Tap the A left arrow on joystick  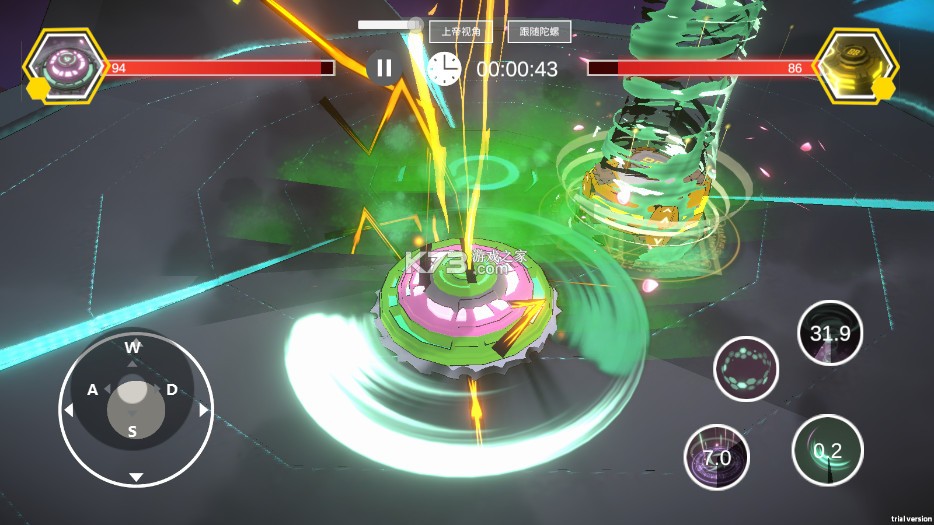point(70,410)
